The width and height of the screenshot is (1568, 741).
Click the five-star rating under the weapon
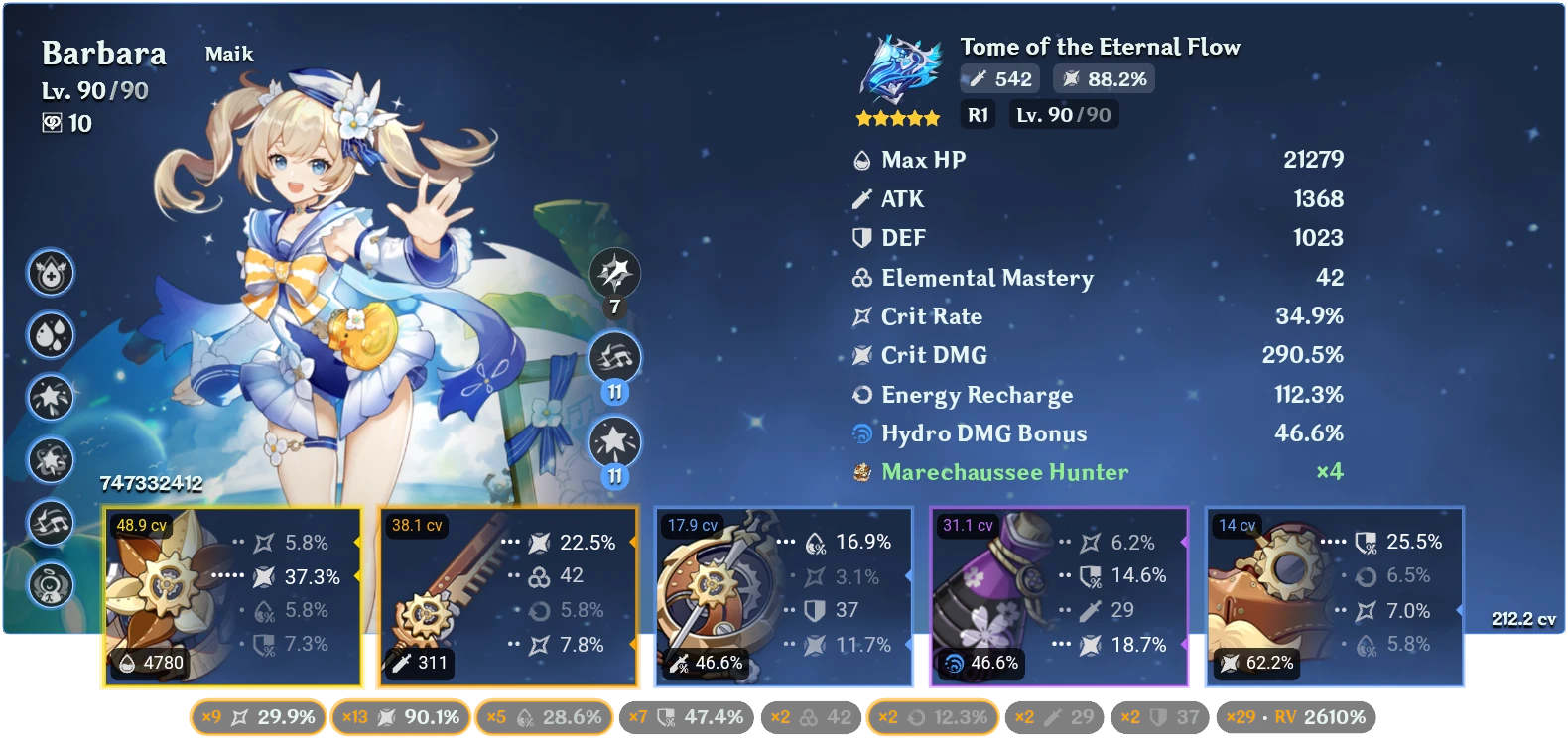pos(896,117)
